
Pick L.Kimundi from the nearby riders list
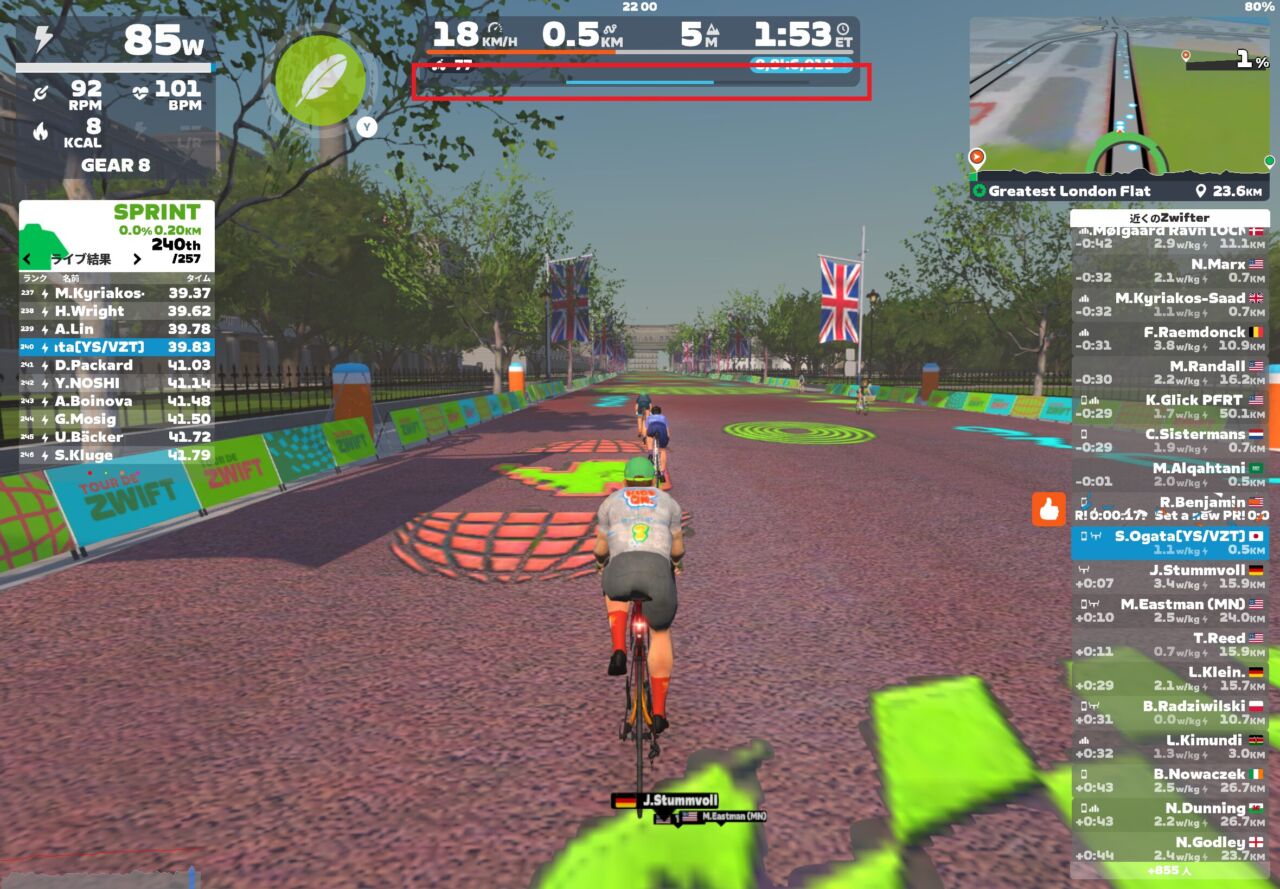point(1170,747)
